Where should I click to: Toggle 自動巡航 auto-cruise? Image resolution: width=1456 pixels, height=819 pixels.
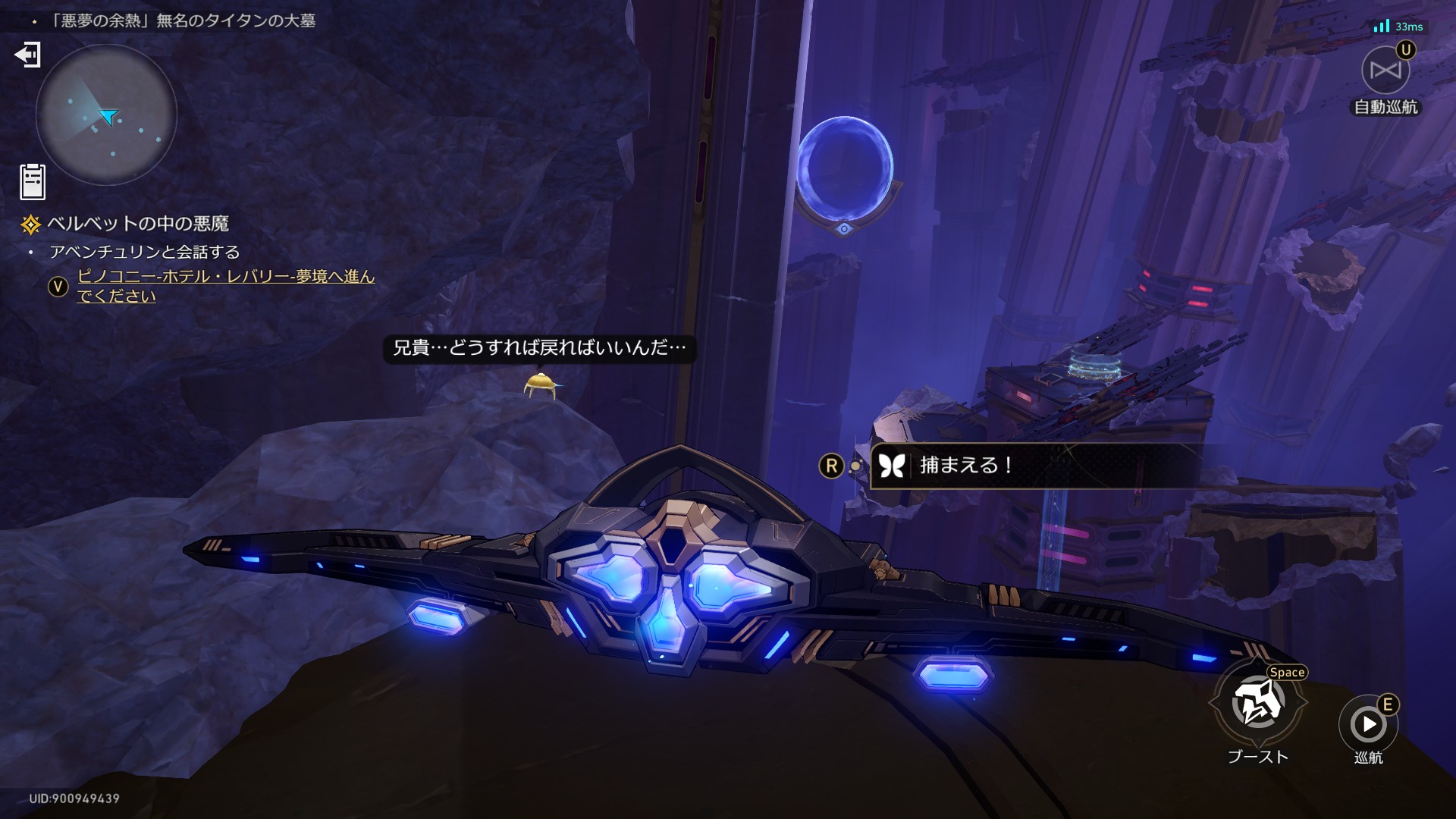[x=1385, y=71]
